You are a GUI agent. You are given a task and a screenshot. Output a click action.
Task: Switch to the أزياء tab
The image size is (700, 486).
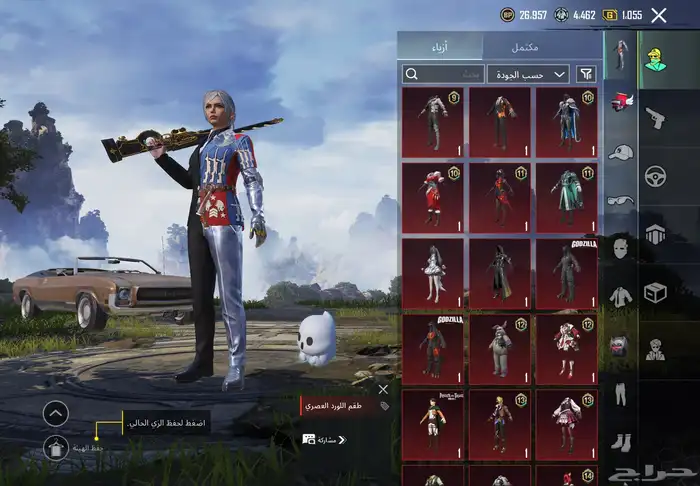440,46
